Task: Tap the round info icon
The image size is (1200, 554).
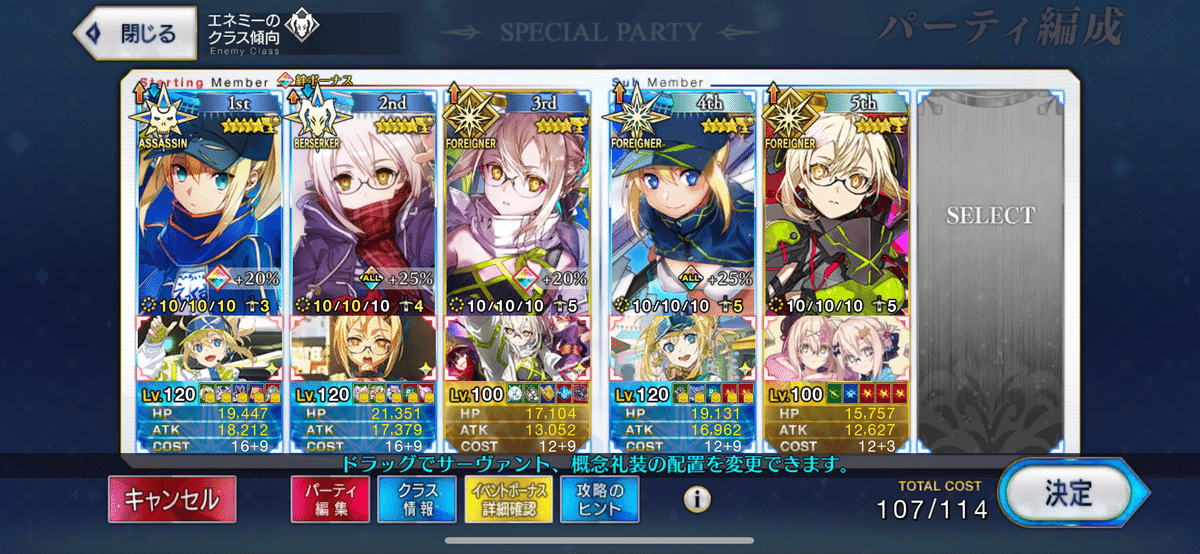Action: pos(697,498)
